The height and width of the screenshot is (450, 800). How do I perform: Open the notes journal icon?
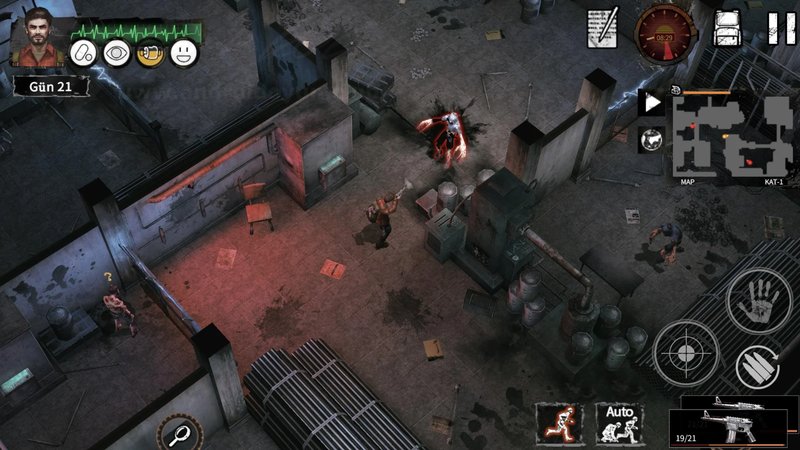click(603, 27)
